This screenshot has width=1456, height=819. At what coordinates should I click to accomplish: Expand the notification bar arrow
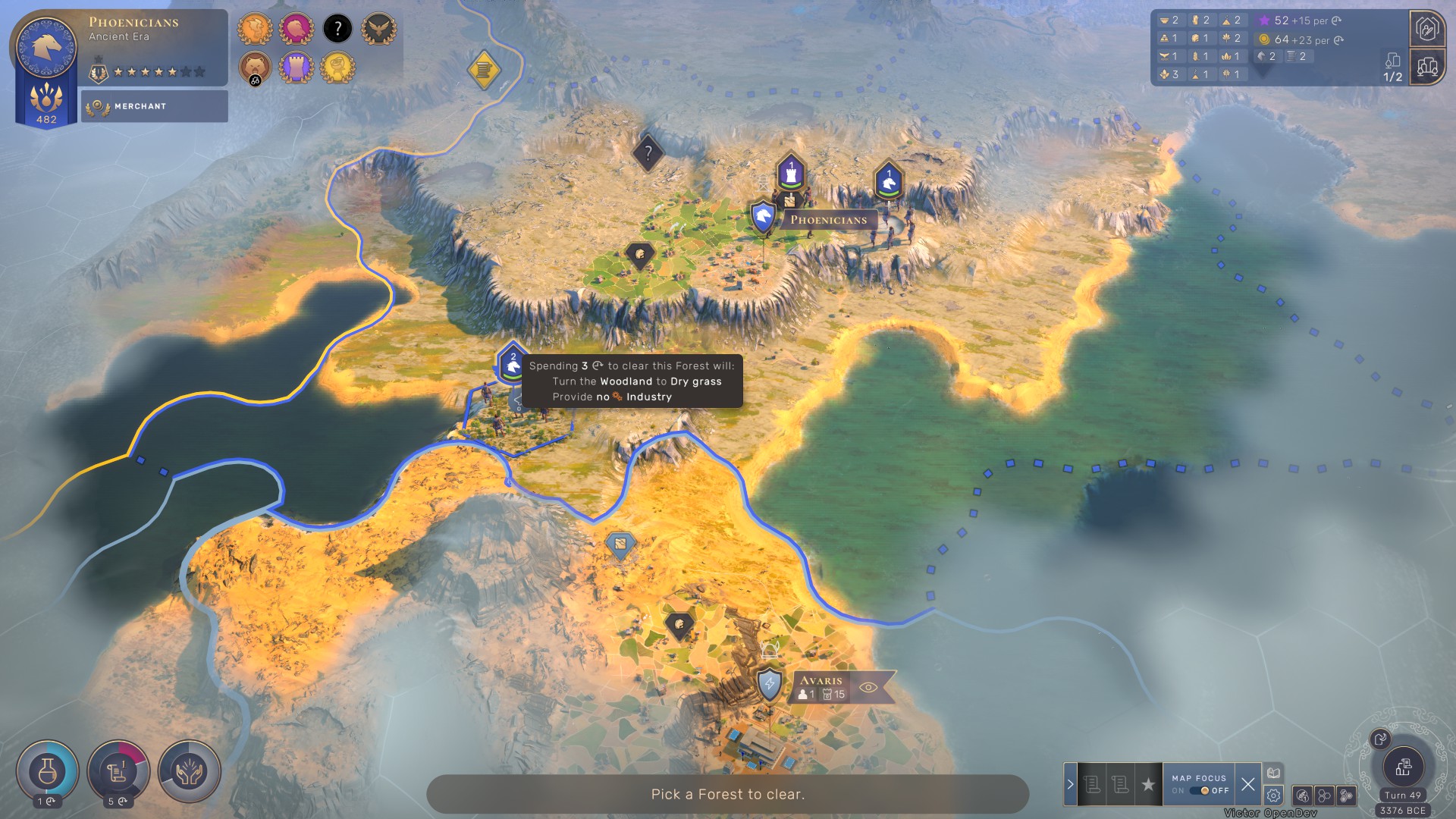coord(1070,785)
